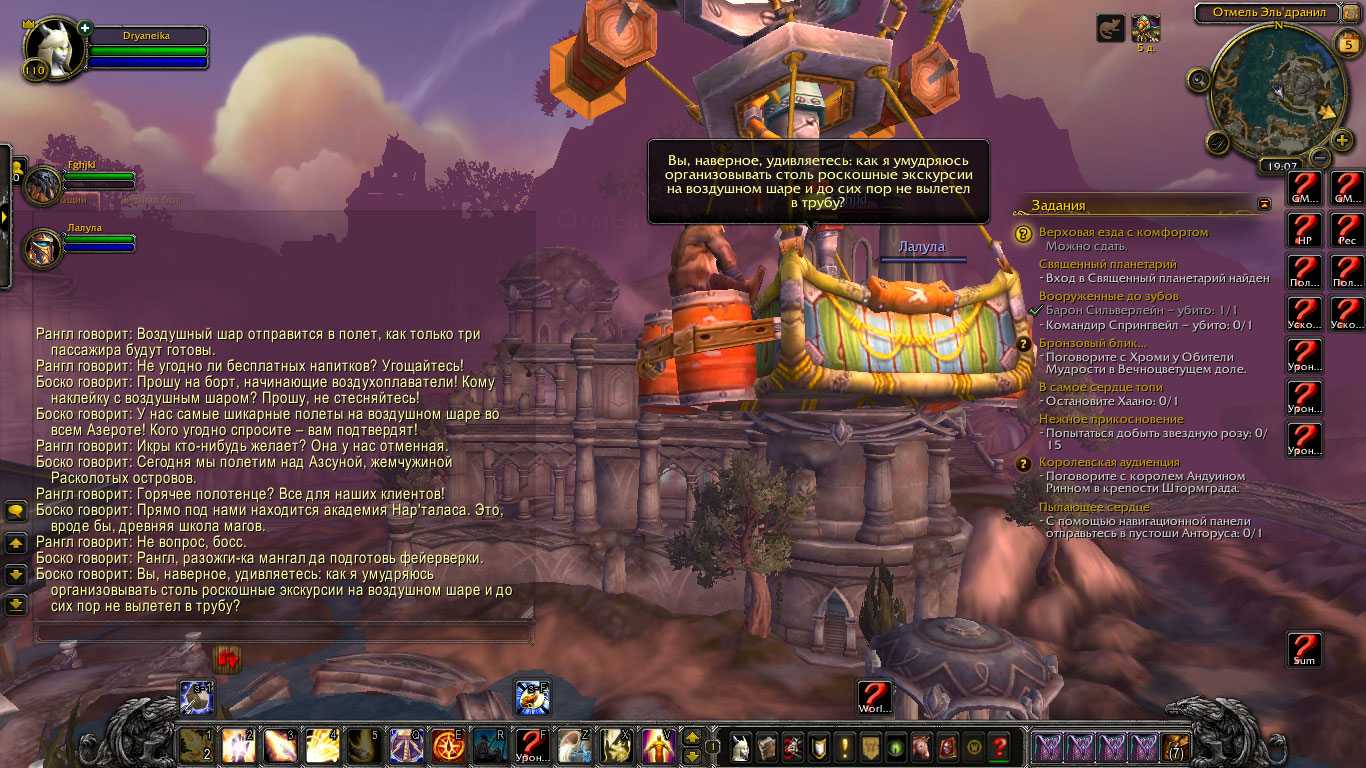Activate the HP macro button
This screenshot has height=768, width=1366.
1305,229
